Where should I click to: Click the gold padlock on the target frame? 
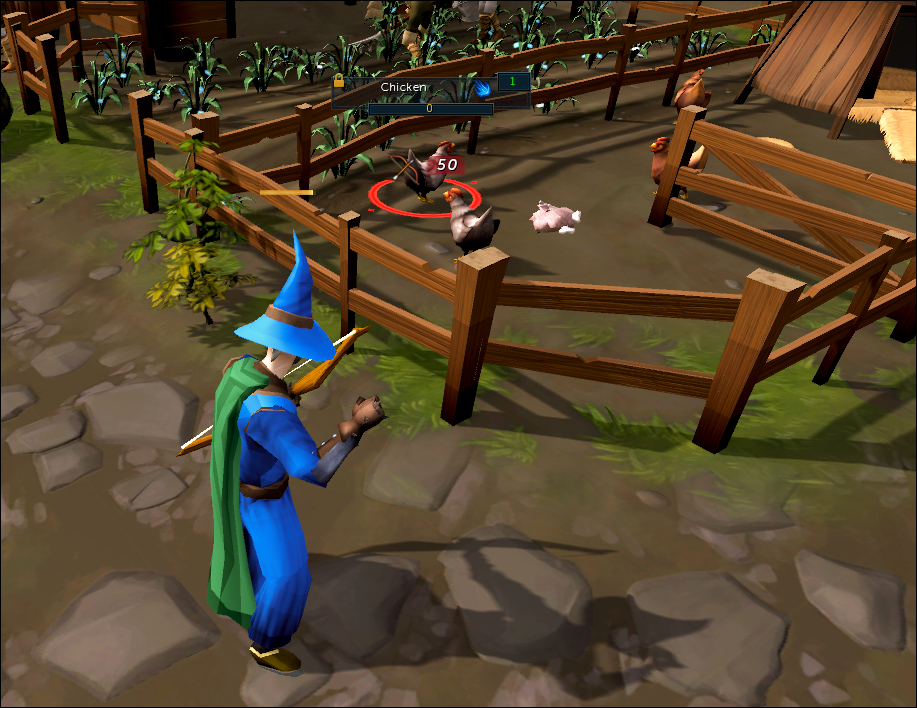pyautogui.click(x=339, y=81)
